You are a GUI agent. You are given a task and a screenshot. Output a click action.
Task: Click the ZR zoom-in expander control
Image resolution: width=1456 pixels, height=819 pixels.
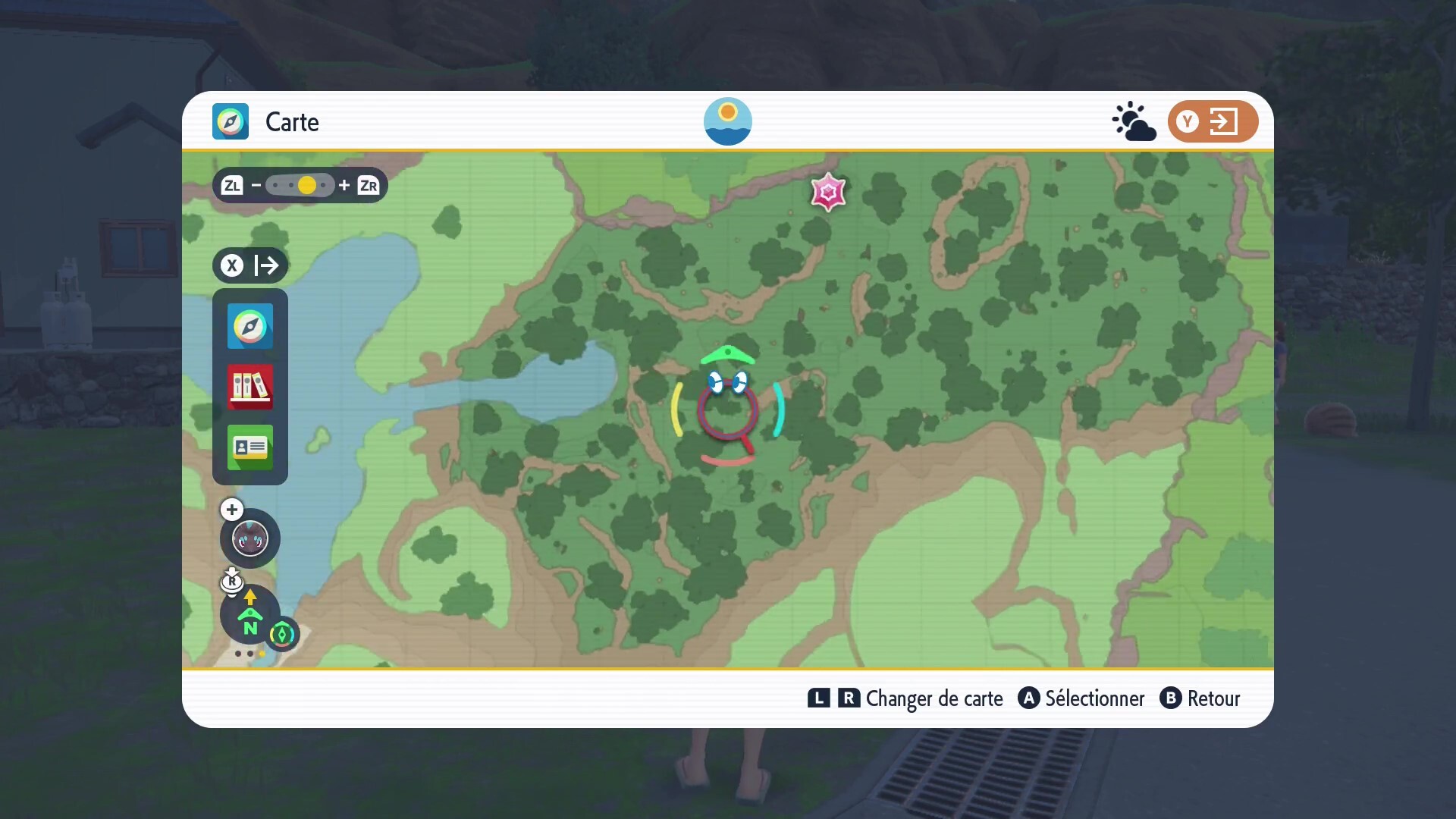369,185
